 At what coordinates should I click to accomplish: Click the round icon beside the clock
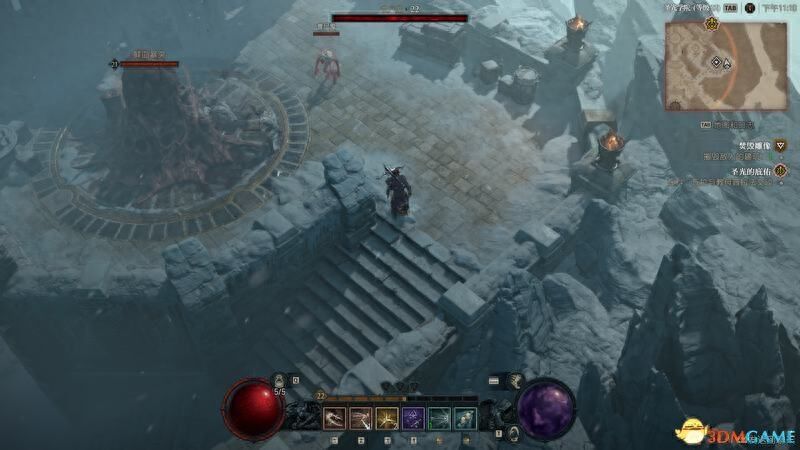tap(749, 7)
